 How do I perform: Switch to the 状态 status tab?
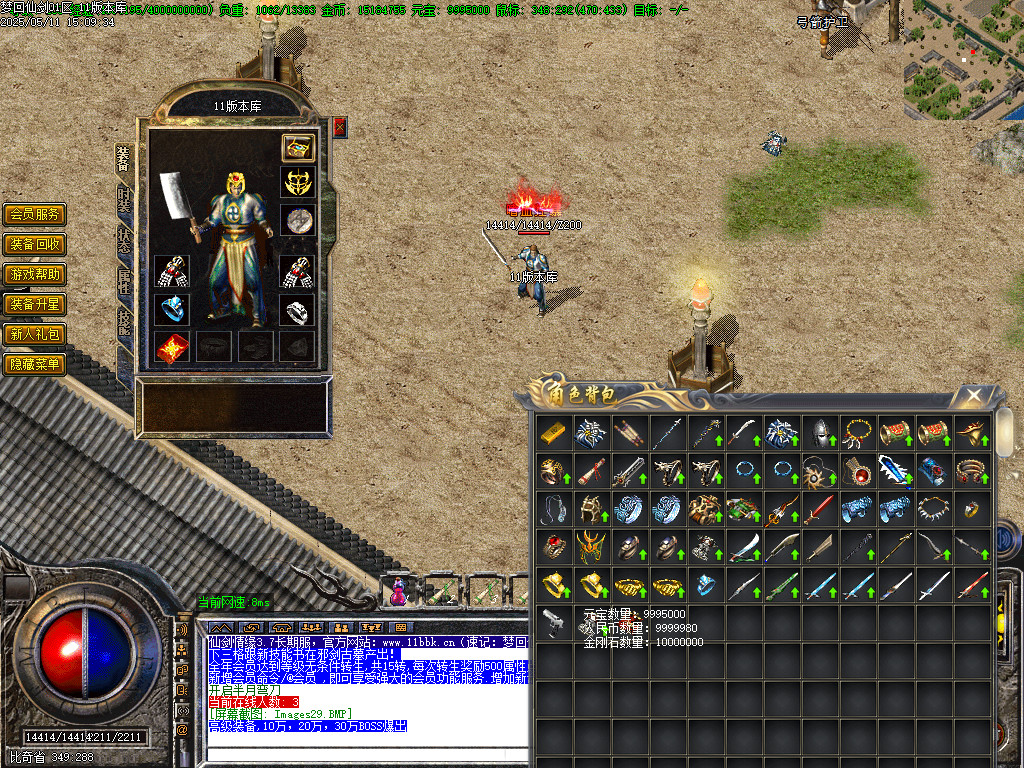(124, 240)
